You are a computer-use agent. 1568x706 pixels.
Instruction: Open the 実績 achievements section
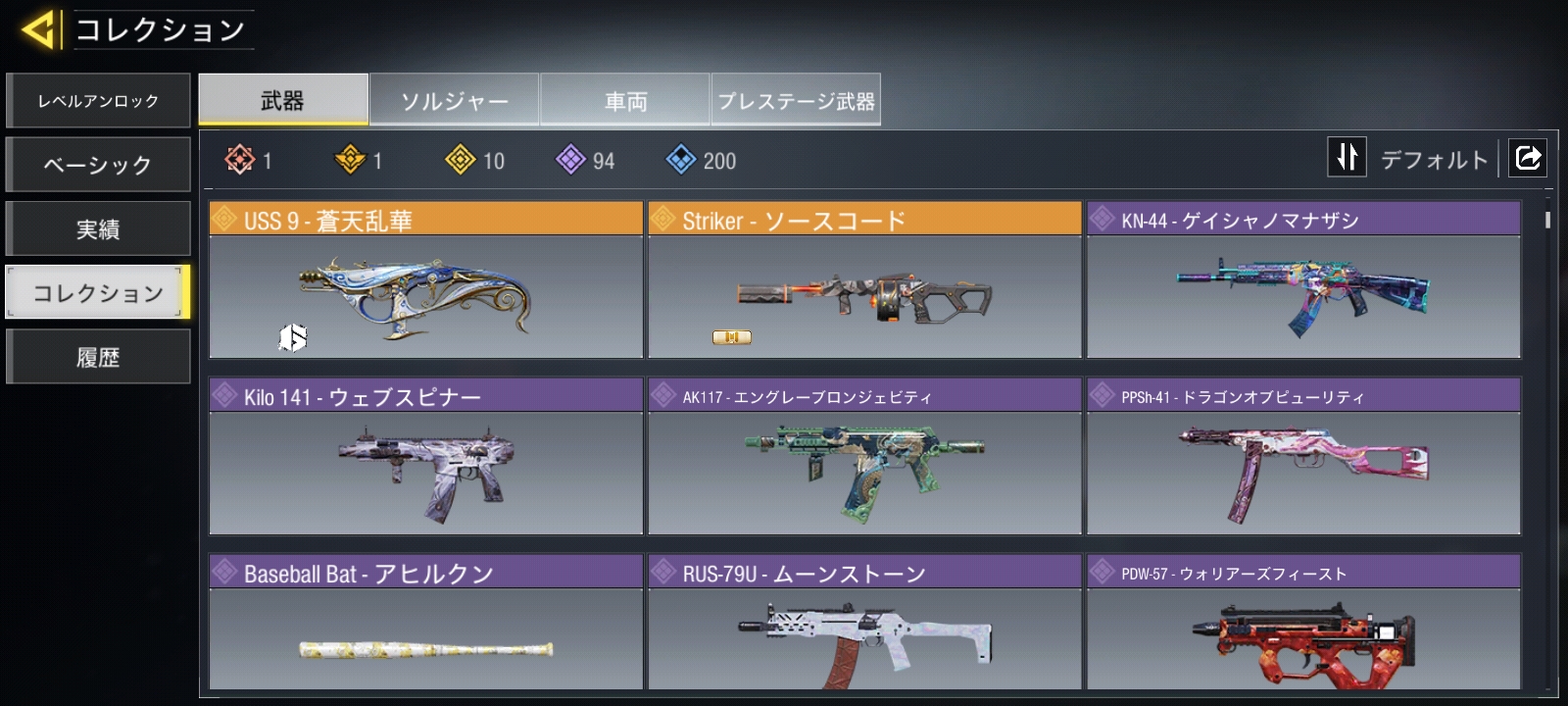(x=98, y=228)
